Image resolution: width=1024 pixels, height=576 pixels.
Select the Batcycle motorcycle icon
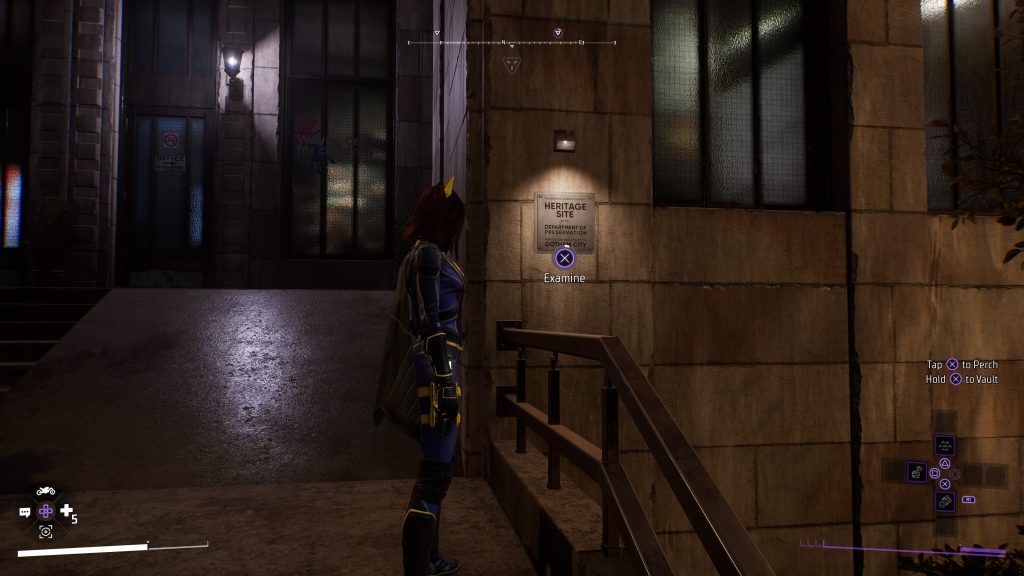[45, 491]
